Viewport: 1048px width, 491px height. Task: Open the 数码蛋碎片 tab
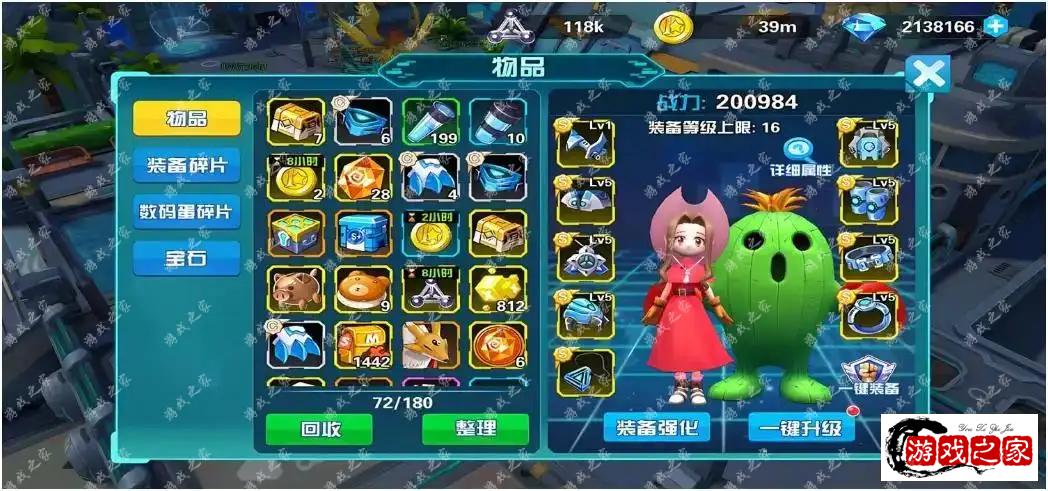186,211
